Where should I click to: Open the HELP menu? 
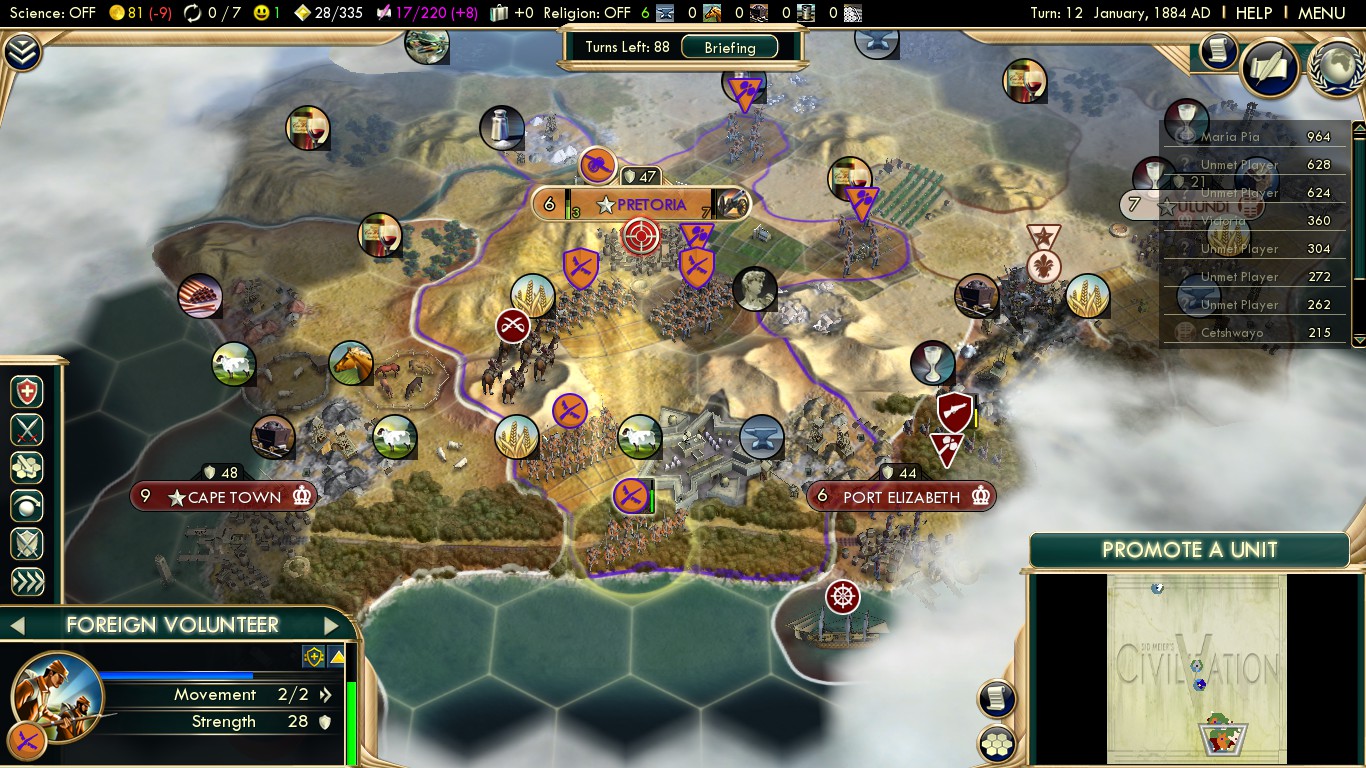click(x=1253, y=13)
